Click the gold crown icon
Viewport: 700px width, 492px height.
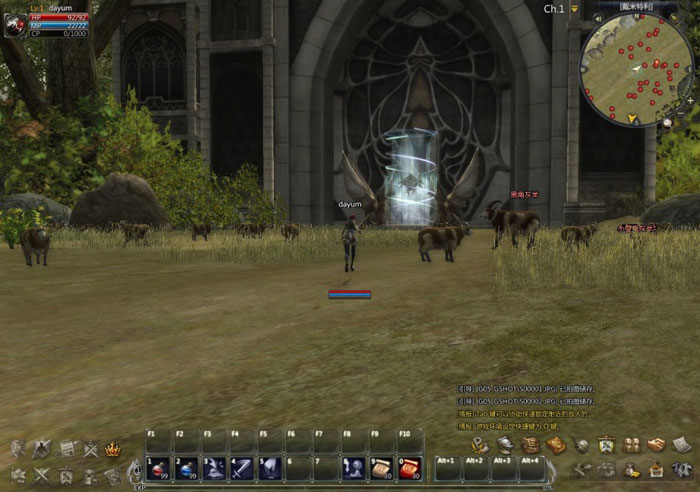pyautogui.click(x=113, y=449)
